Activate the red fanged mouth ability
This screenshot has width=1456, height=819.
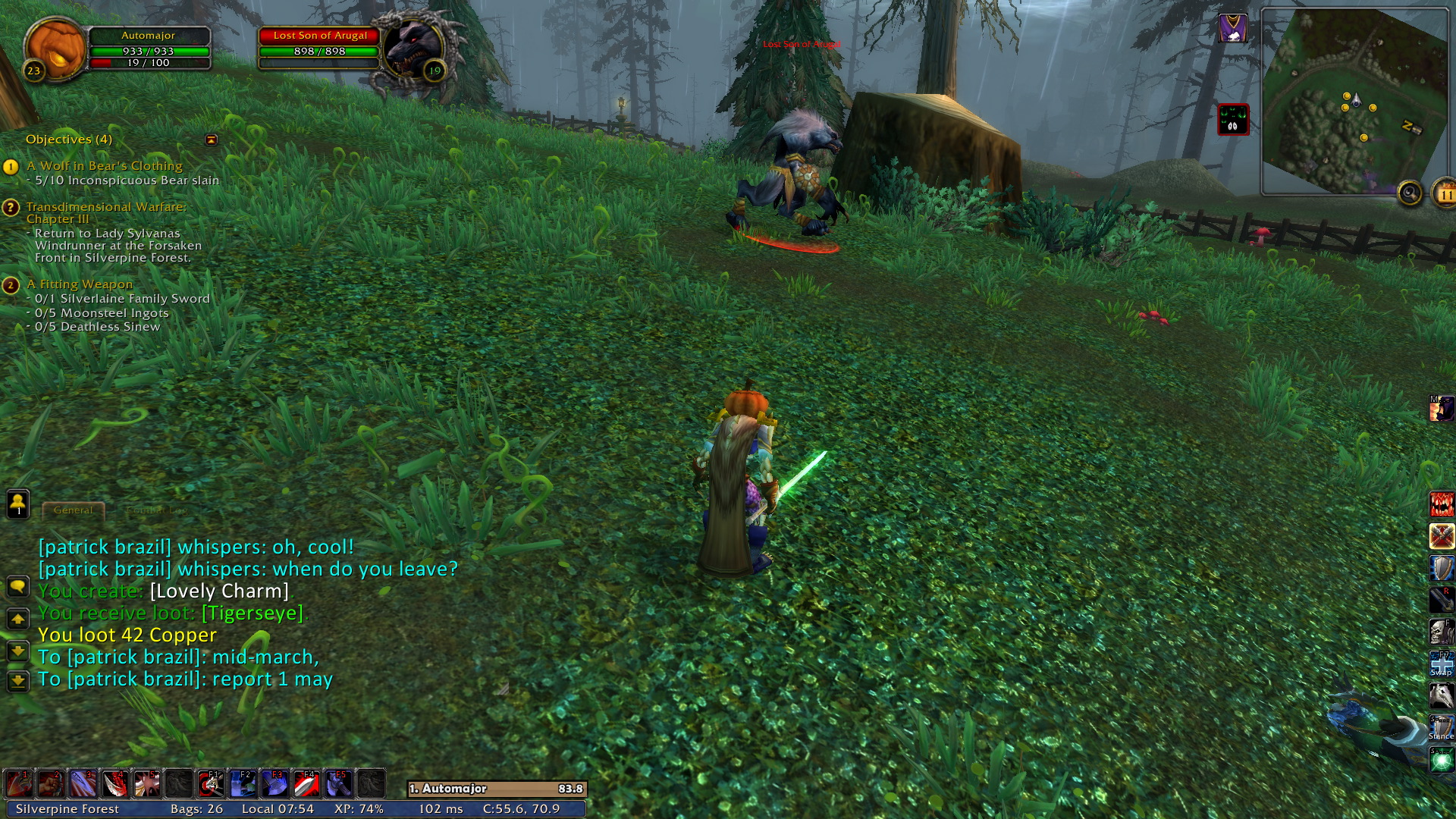pos(1441,504)
